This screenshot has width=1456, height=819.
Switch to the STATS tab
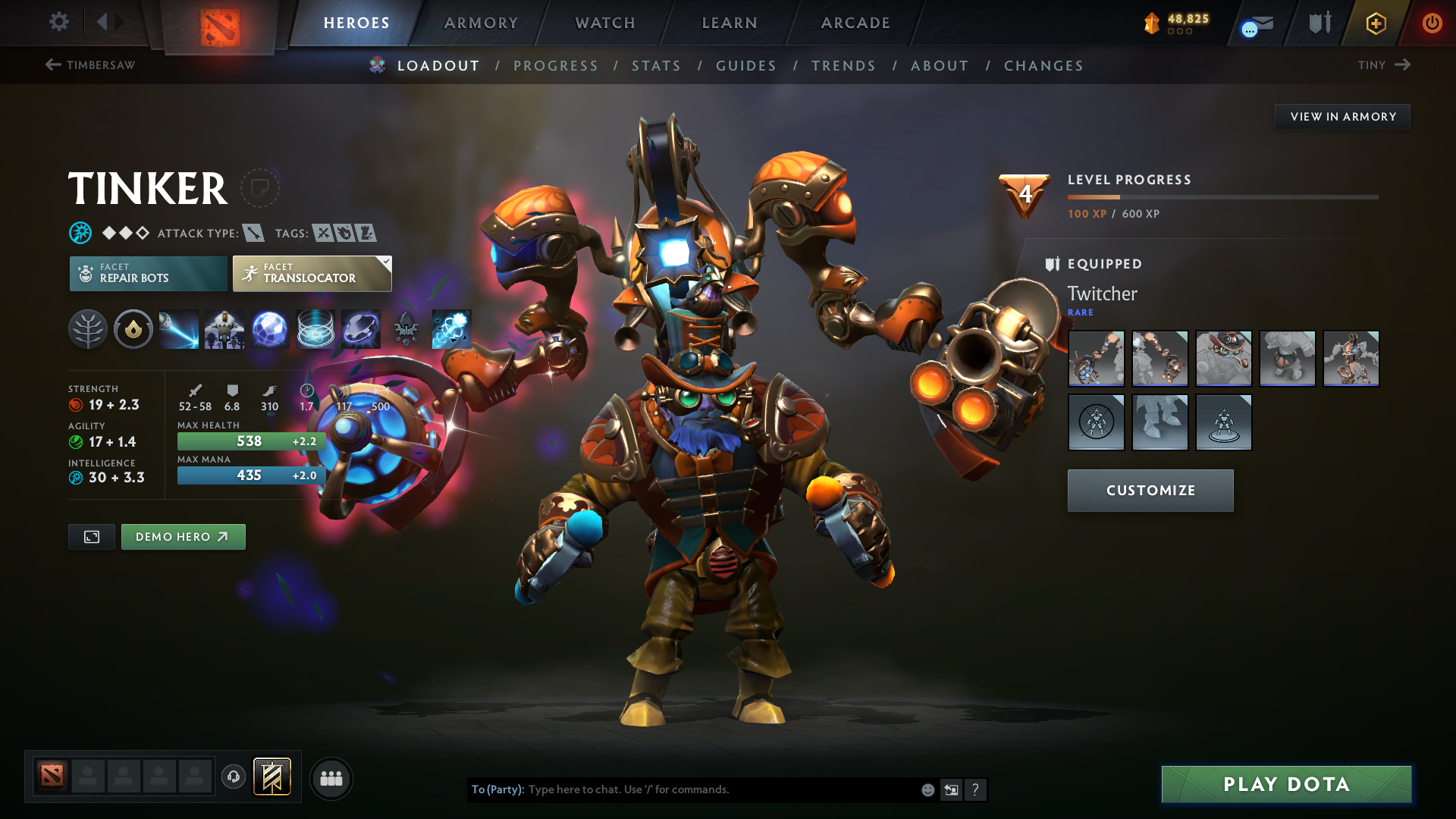tap(656, 66)
